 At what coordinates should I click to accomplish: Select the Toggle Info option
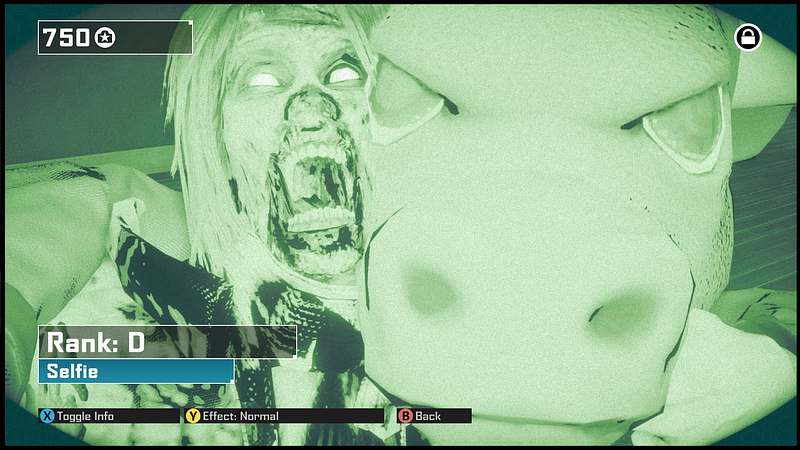pyautogui.click(x=80, y=416)
